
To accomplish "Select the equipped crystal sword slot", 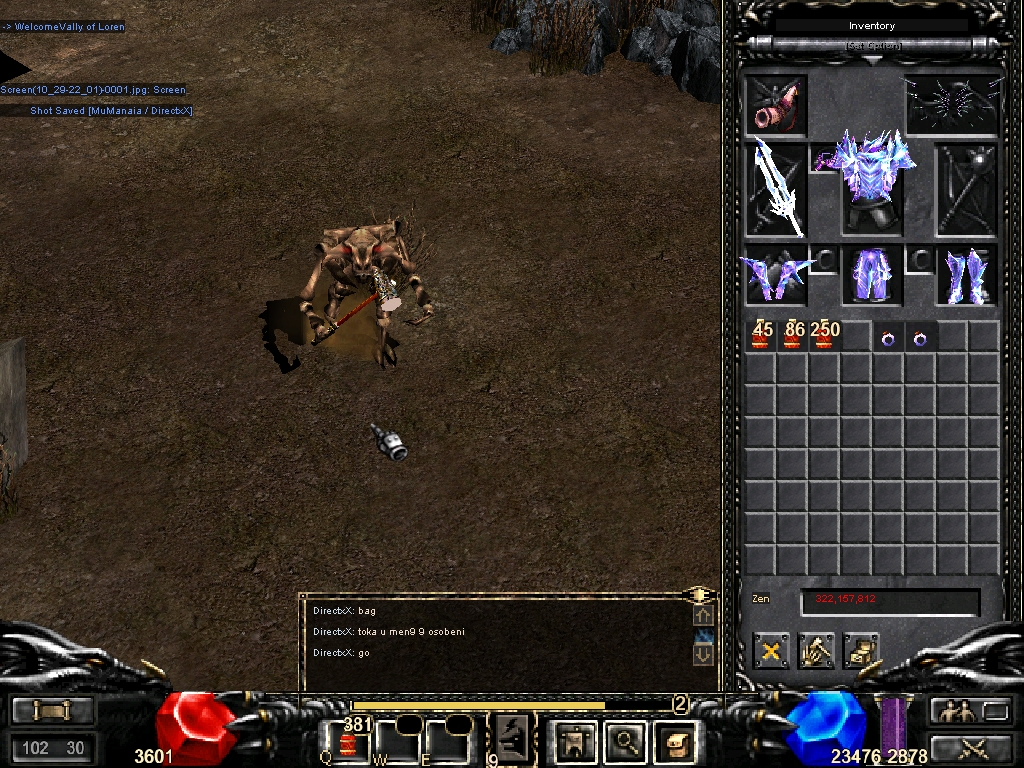I will [x=776, y=189].
